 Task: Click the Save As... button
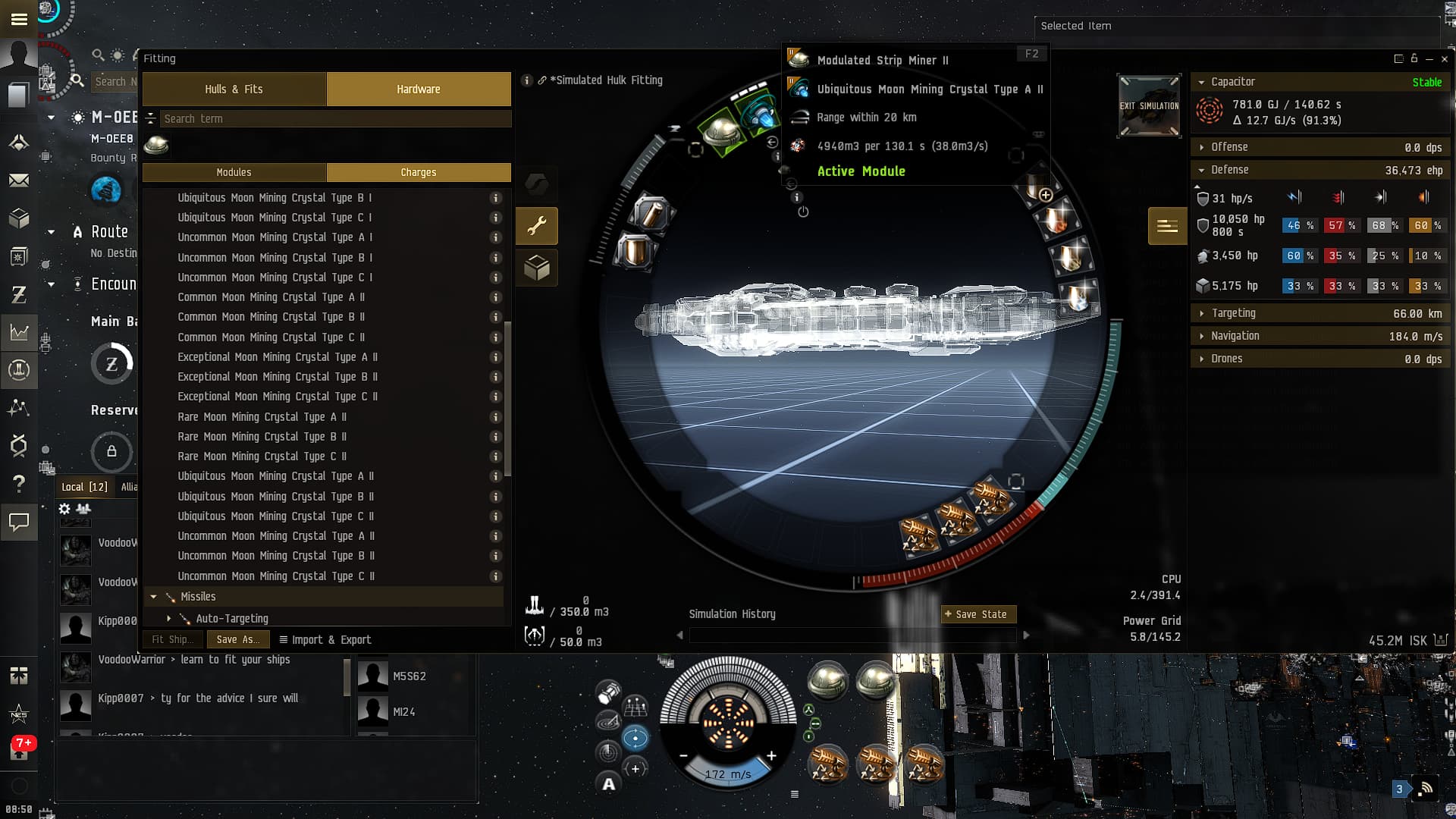pyautogui.click(x=237, y=640)
